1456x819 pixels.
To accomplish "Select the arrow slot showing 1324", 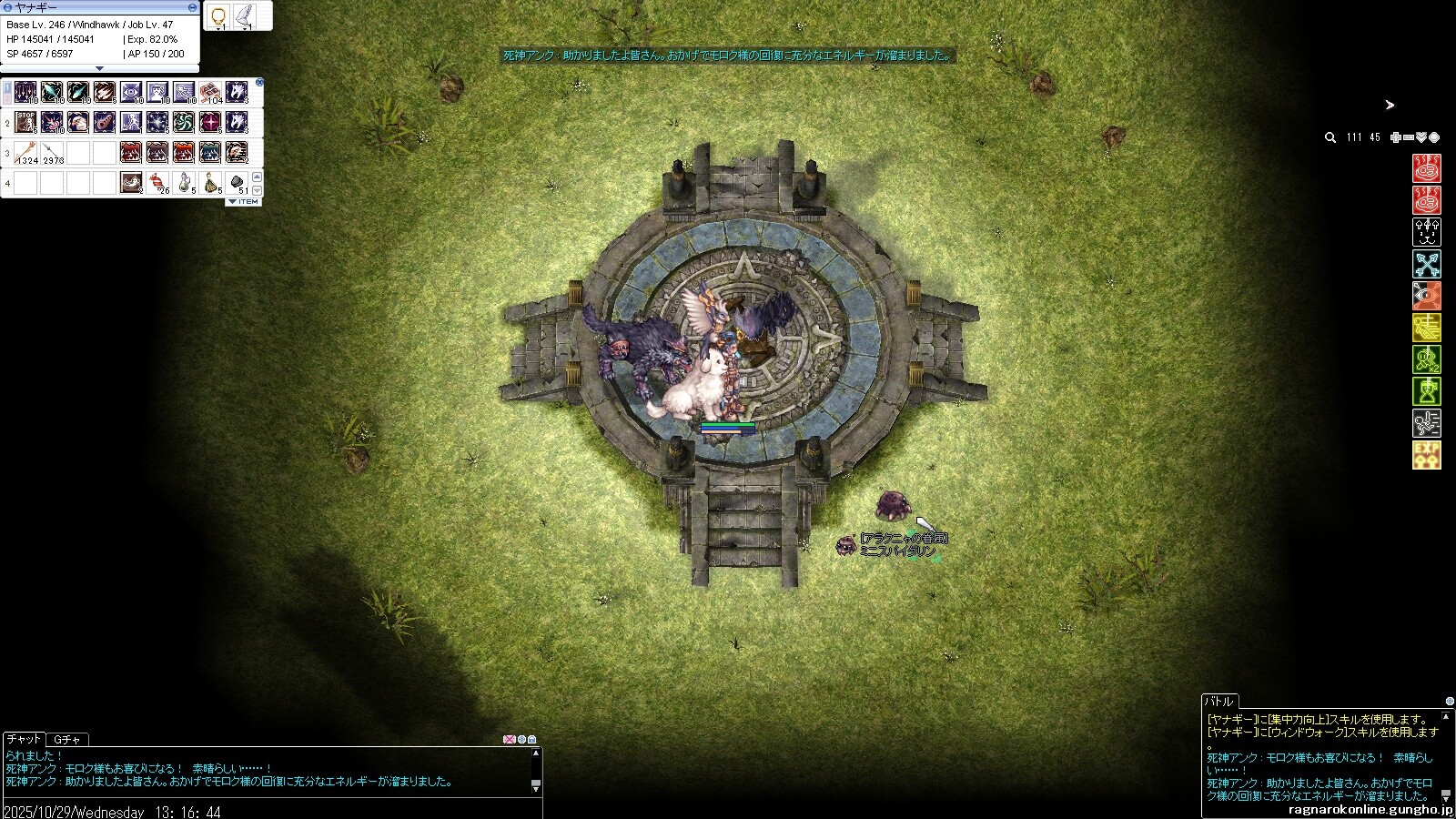I will click(25, 152).
